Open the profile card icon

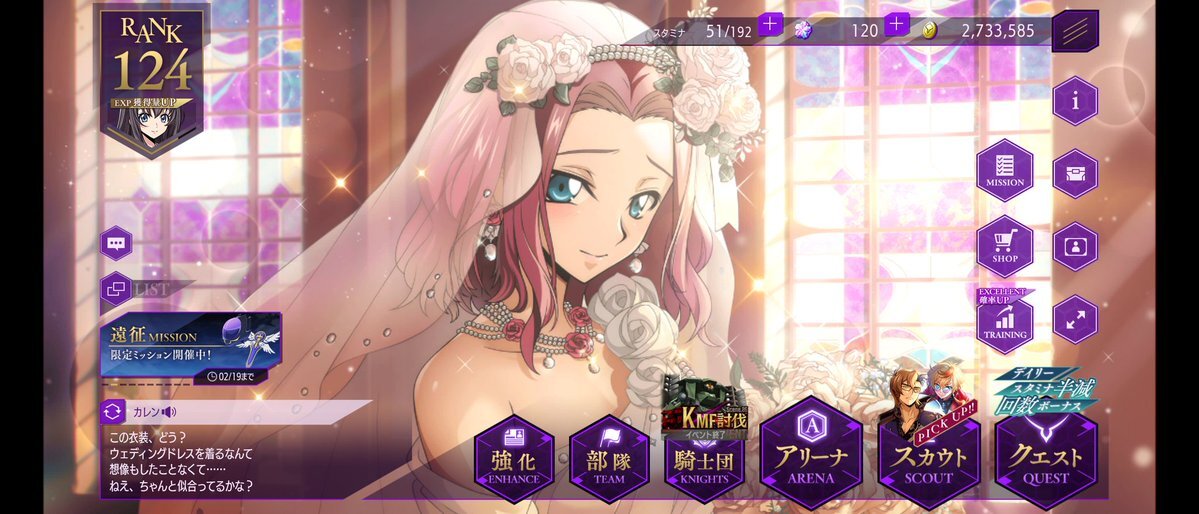point(1075,246)
